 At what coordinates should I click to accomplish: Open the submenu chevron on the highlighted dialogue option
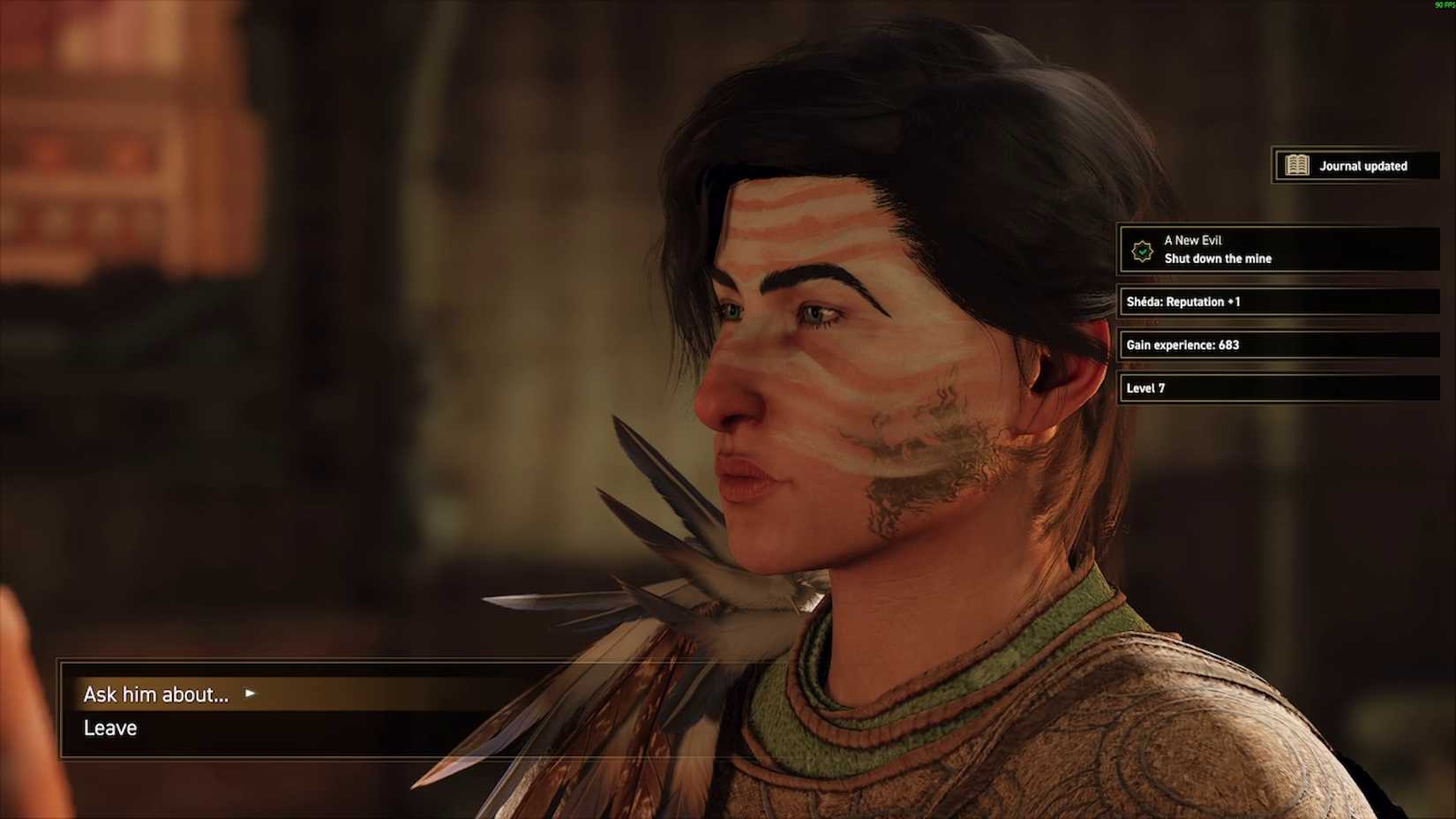(x=249, y=695)
